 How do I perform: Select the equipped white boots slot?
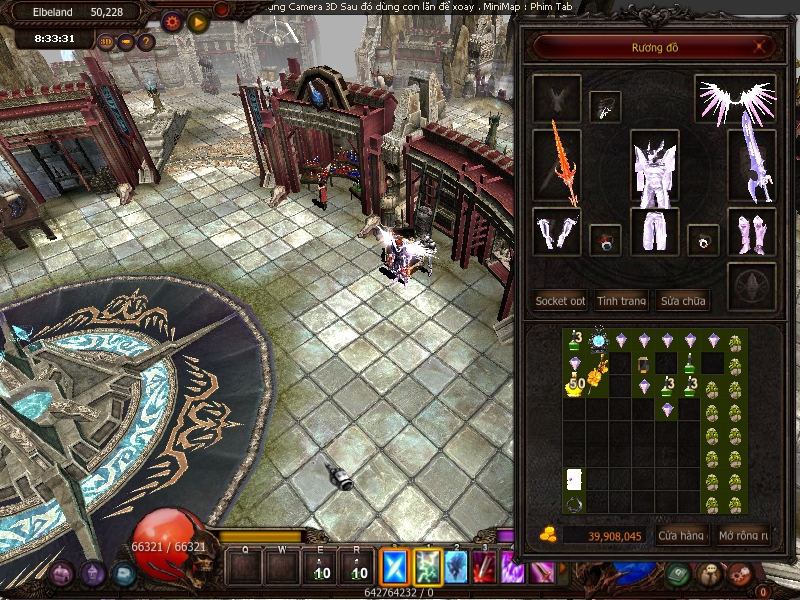pyautogui.click(x=751, y=232)
